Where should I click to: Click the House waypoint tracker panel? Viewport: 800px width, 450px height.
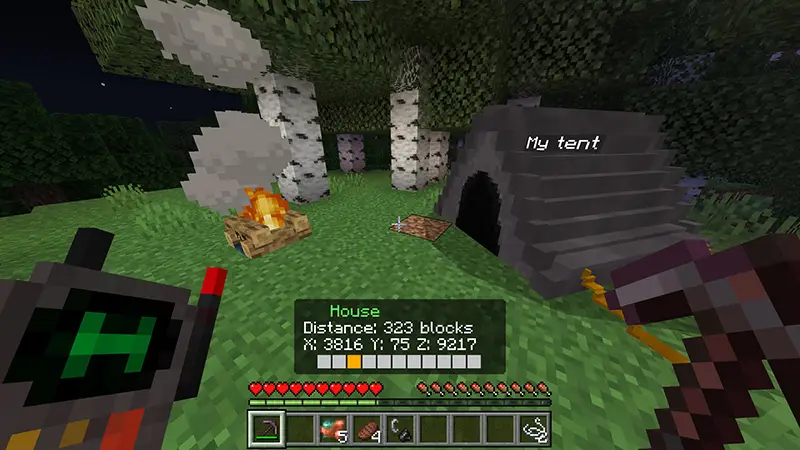tap(399, 337)
